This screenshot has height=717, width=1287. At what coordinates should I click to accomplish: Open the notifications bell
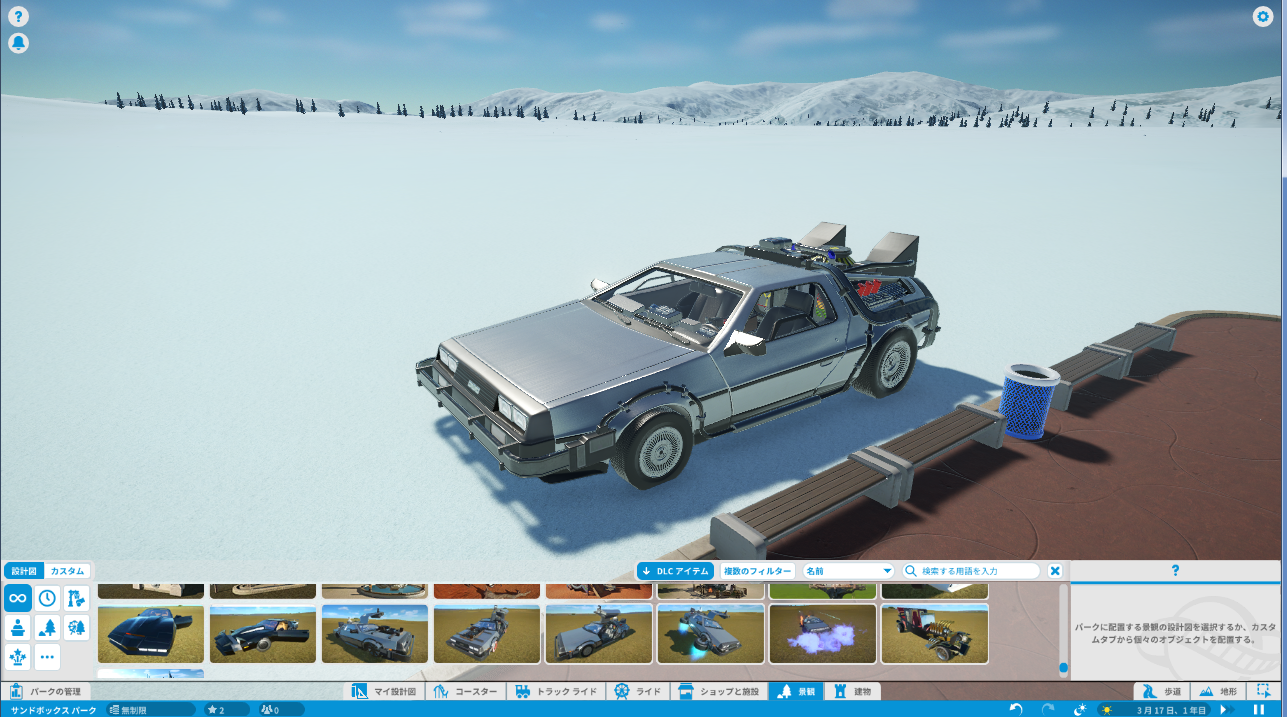(x=18, y=43)
